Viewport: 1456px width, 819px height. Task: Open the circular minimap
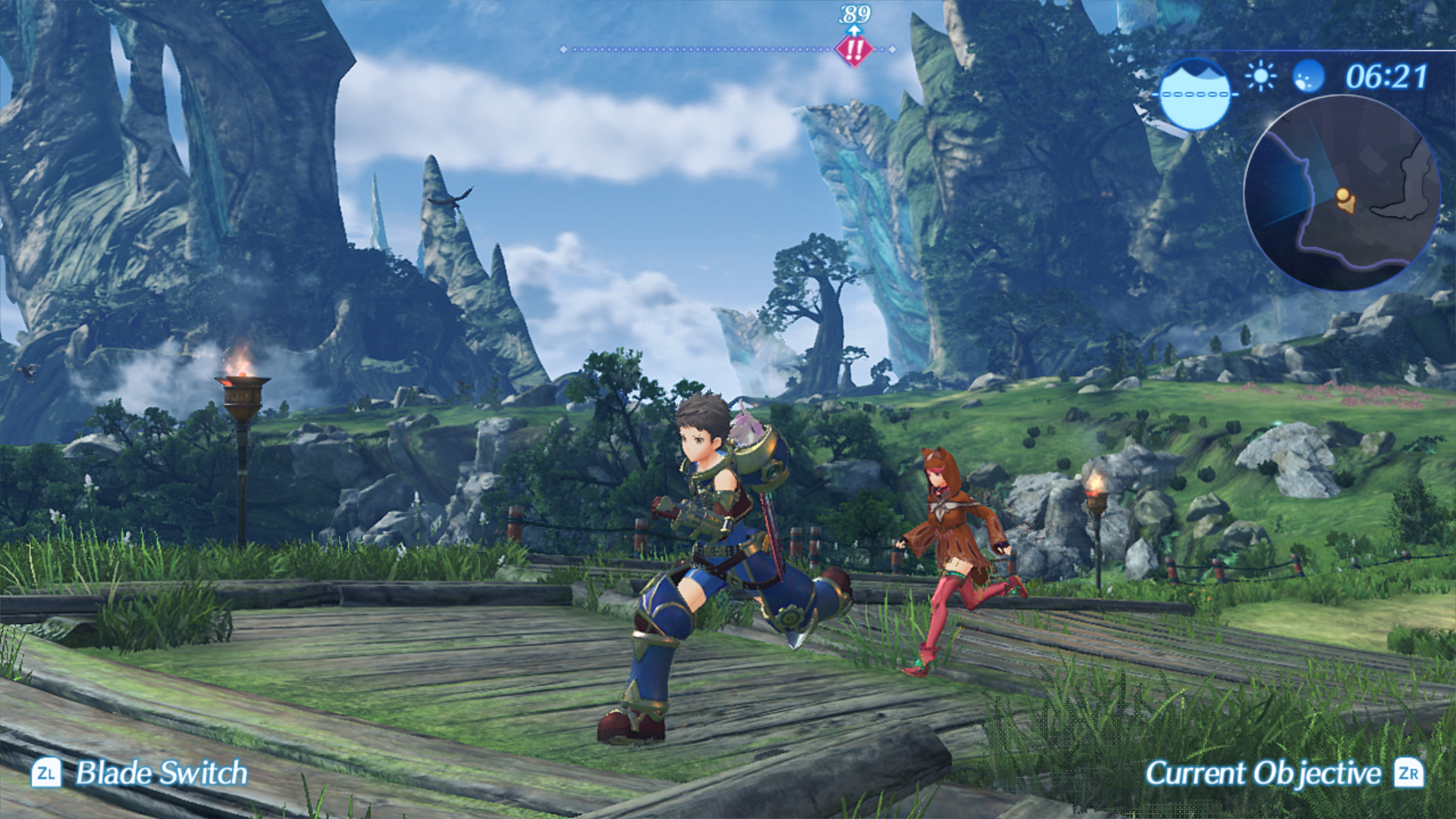click(x=1341, y=193)
